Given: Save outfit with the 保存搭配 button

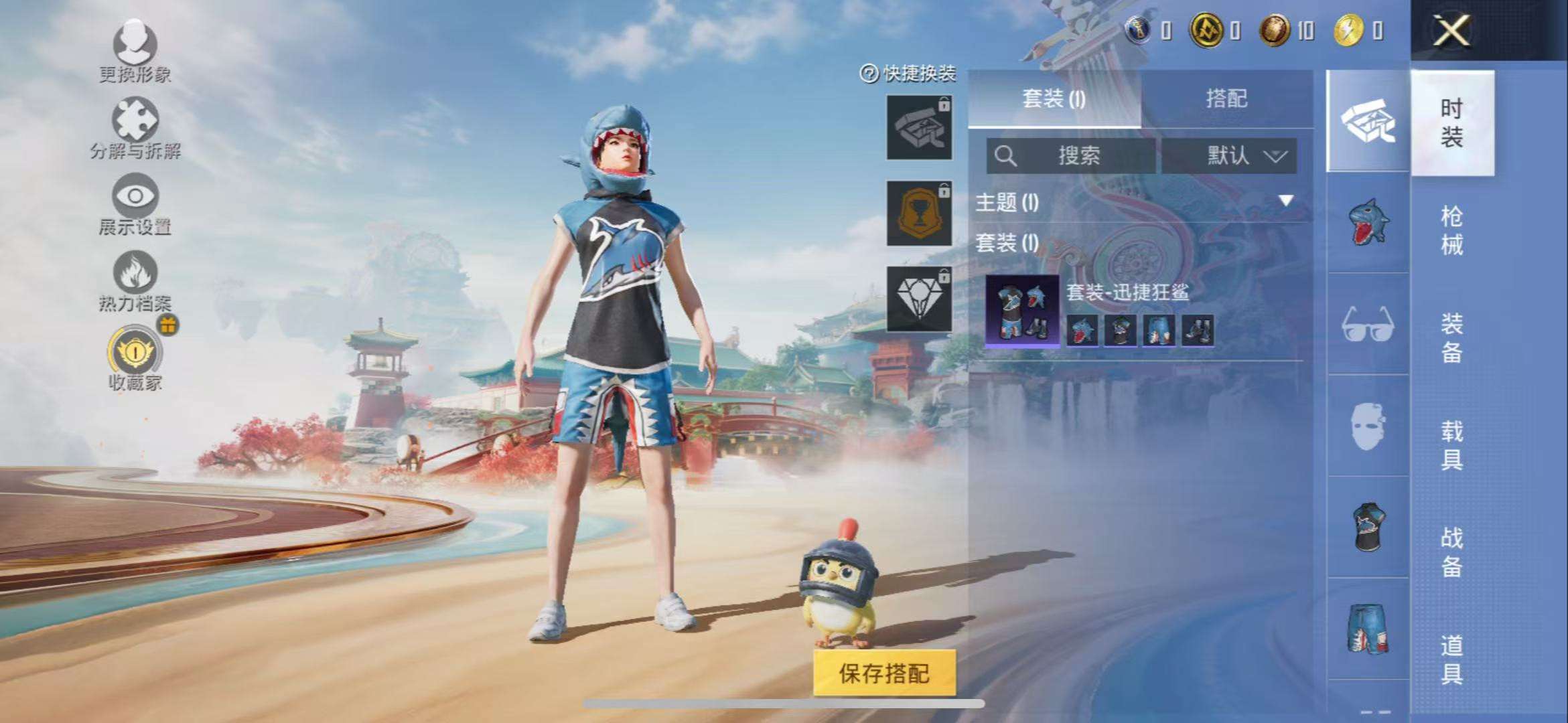Looking at the screenshot, I should coord(884,673).
